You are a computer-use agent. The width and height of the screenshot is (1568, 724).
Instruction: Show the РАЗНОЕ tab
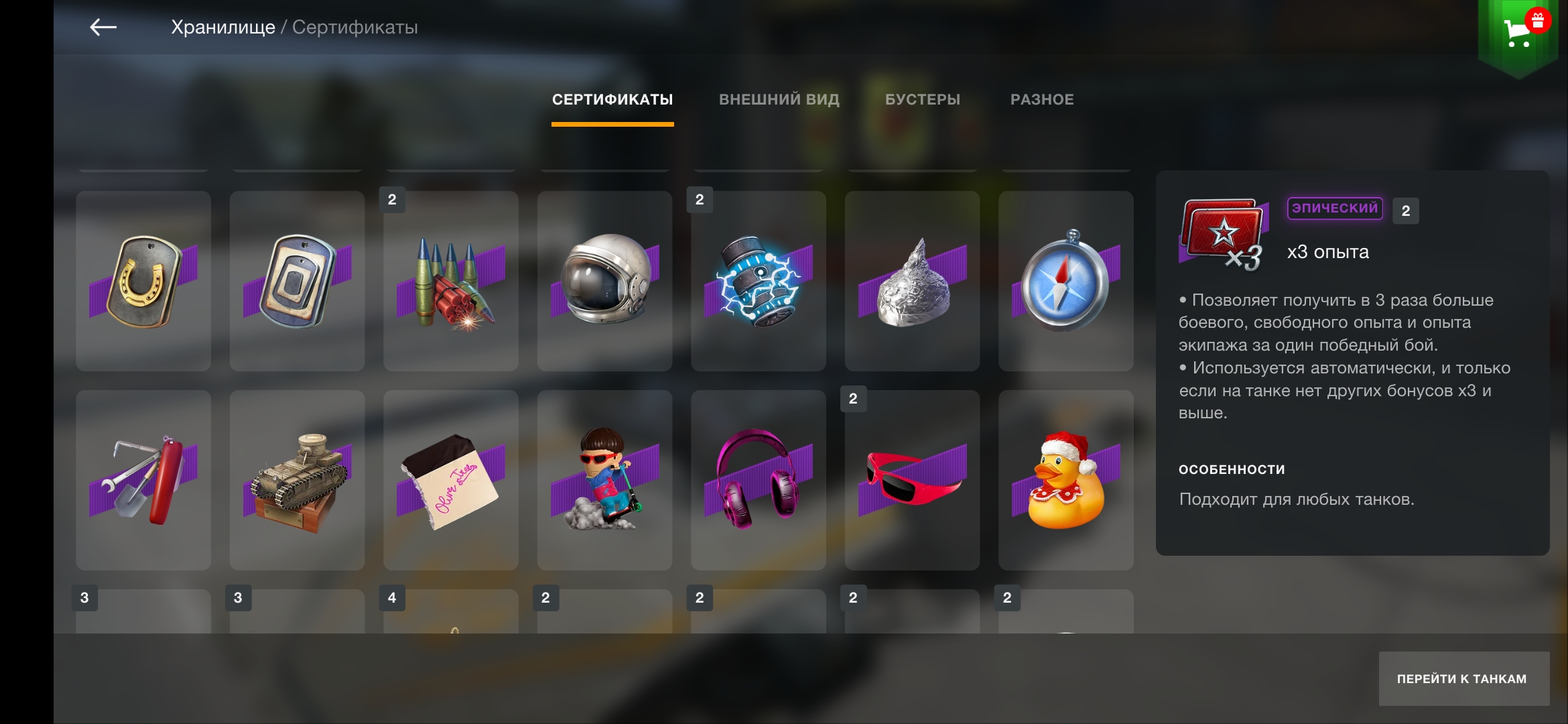point(1042,100)
